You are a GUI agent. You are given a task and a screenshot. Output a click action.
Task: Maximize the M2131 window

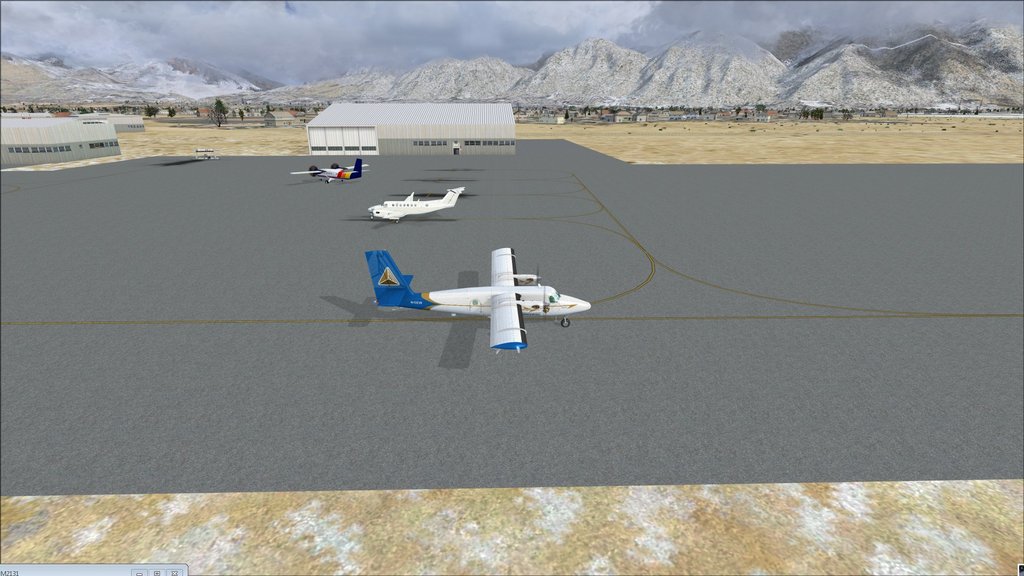tap(157, 573)
